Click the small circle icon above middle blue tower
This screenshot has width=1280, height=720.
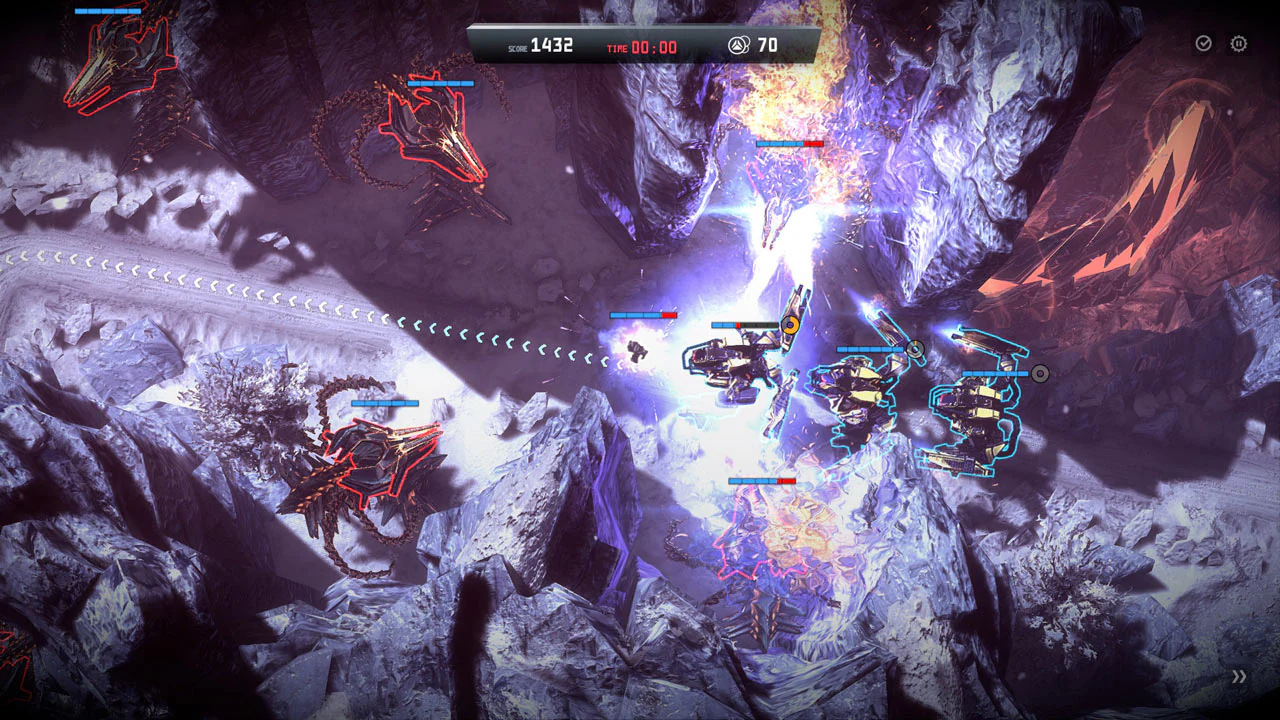click(916, 350)
